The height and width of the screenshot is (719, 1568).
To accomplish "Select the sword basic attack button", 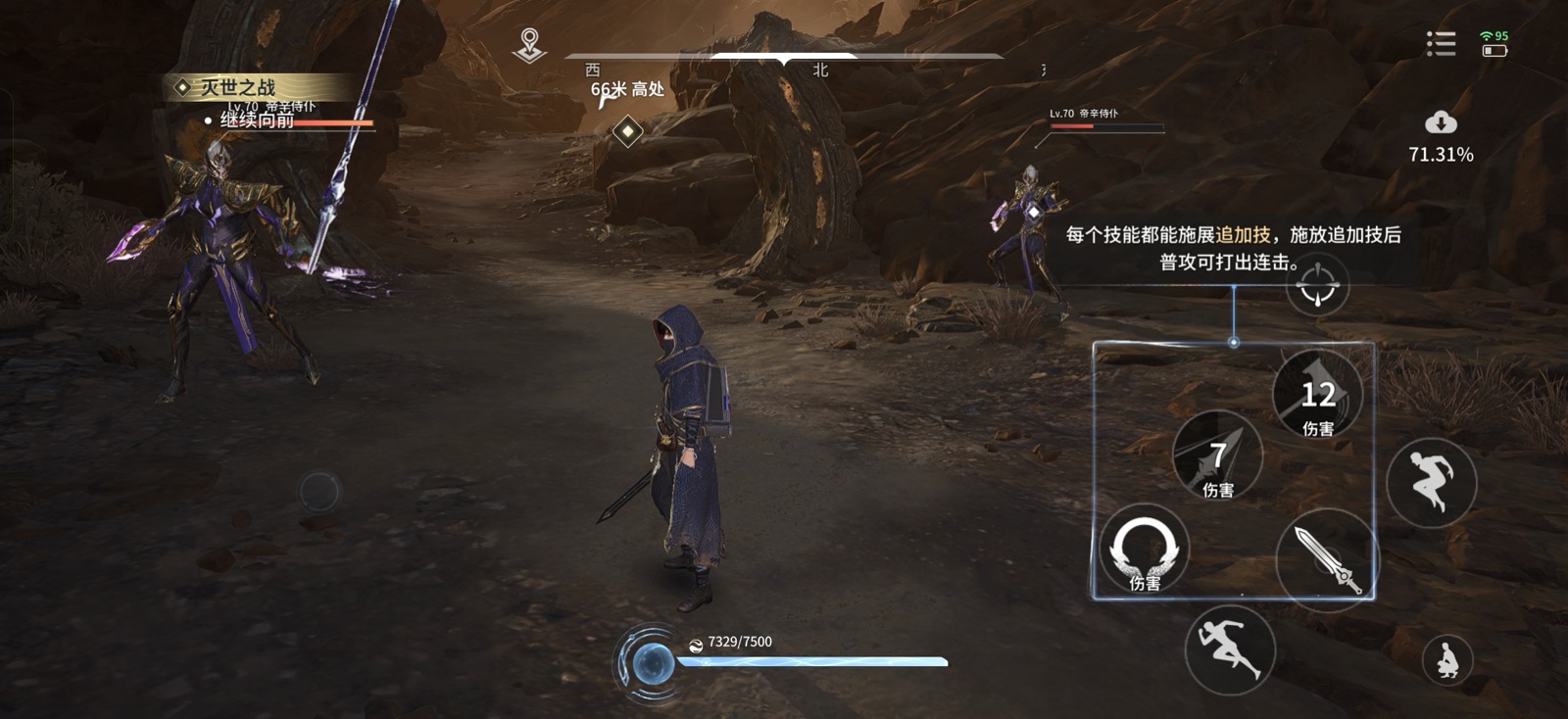I will tap(1327, 560).
